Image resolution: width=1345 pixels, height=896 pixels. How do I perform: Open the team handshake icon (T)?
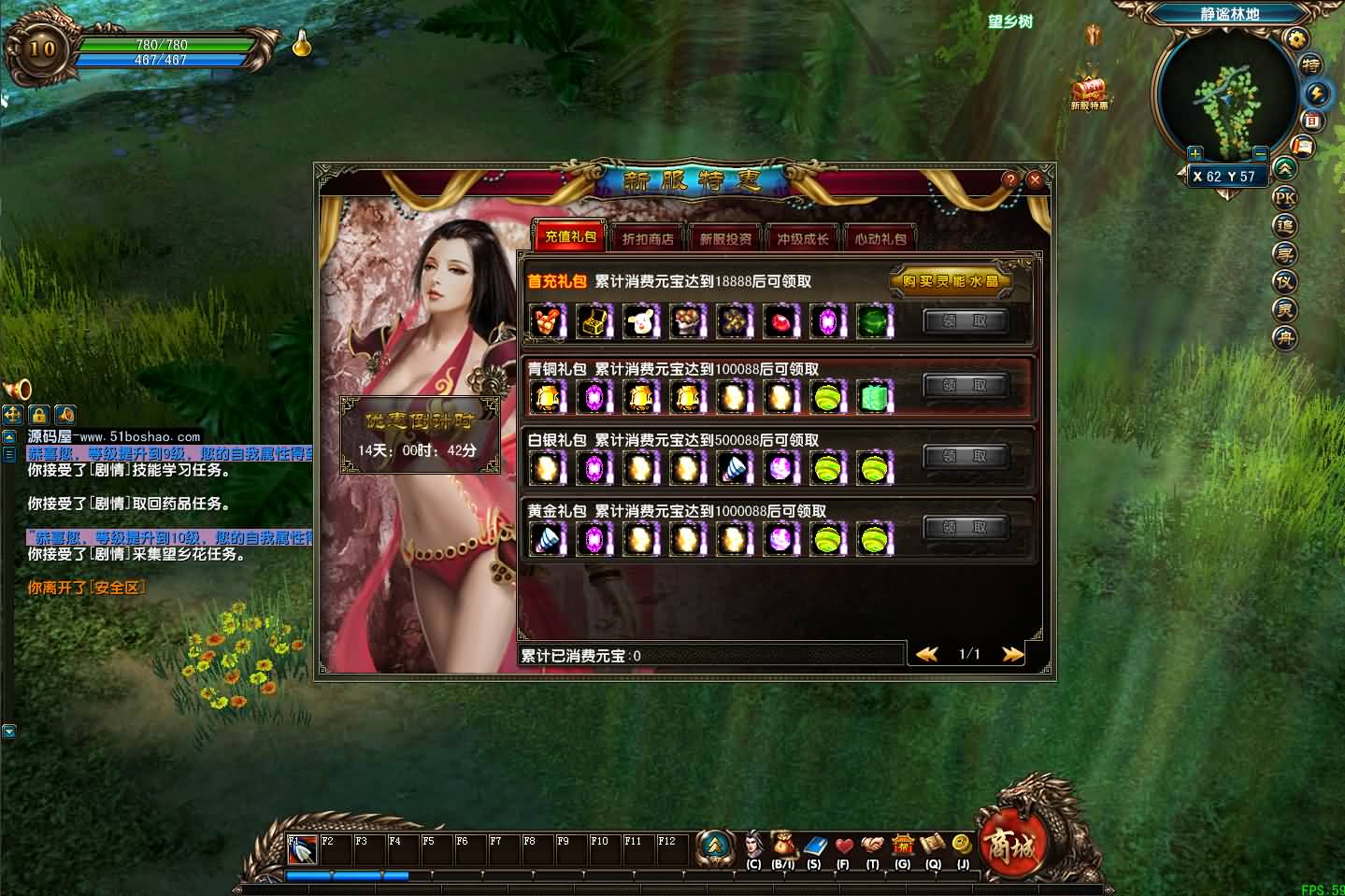(874, 846)
